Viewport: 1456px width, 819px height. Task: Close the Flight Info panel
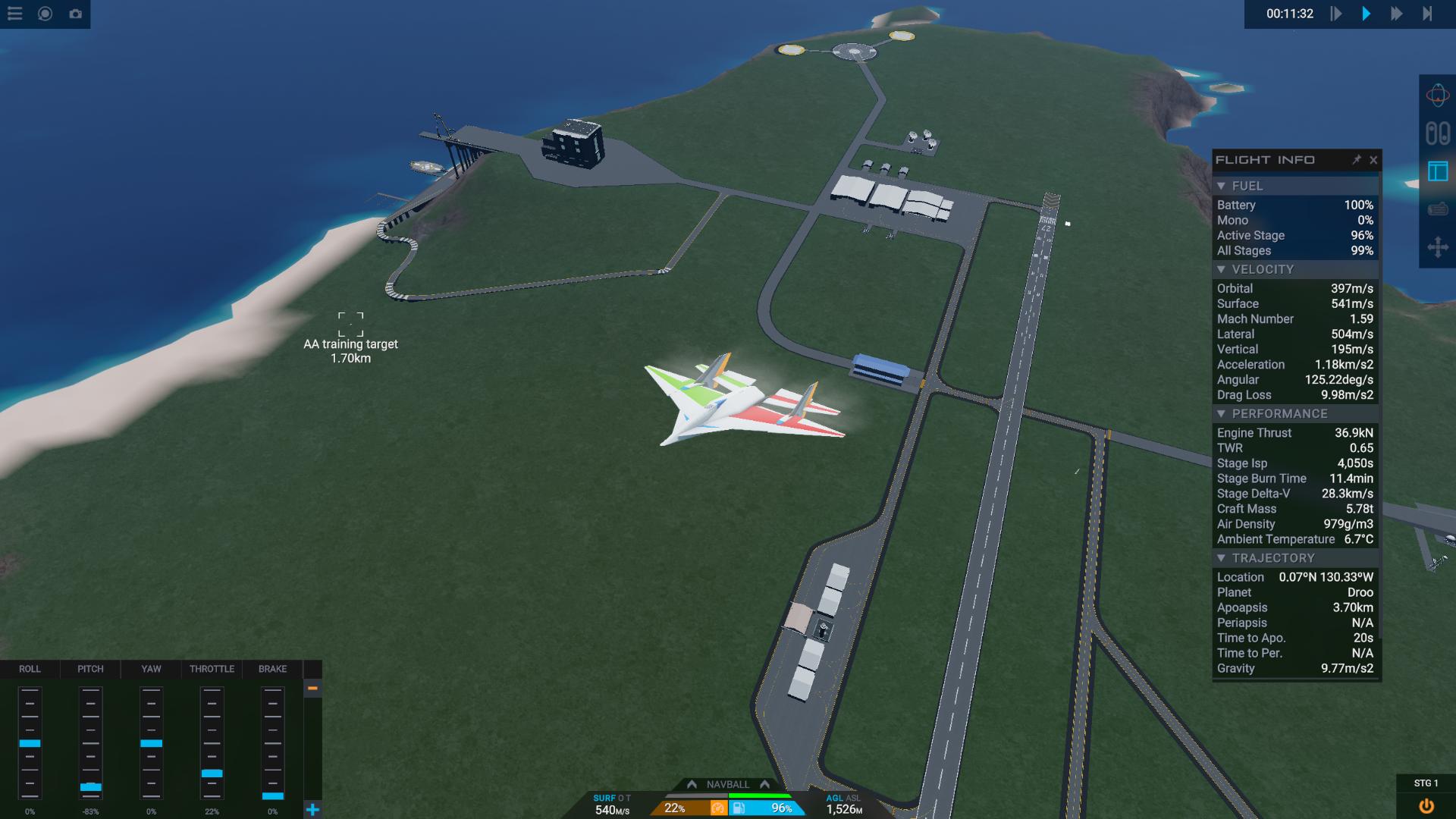click(x=1373, y=160)
